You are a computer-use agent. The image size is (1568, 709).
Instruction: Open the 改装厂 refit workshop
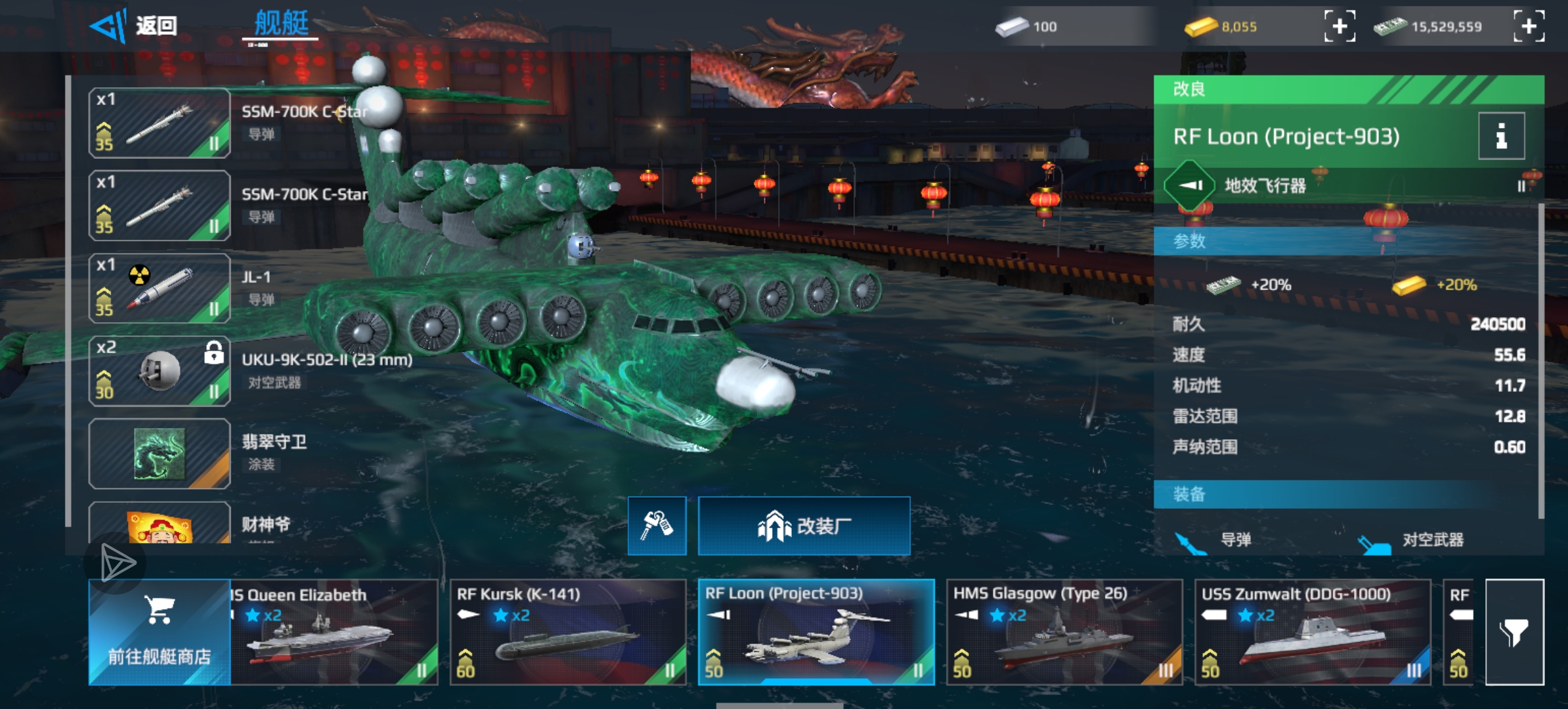(804, 526)
